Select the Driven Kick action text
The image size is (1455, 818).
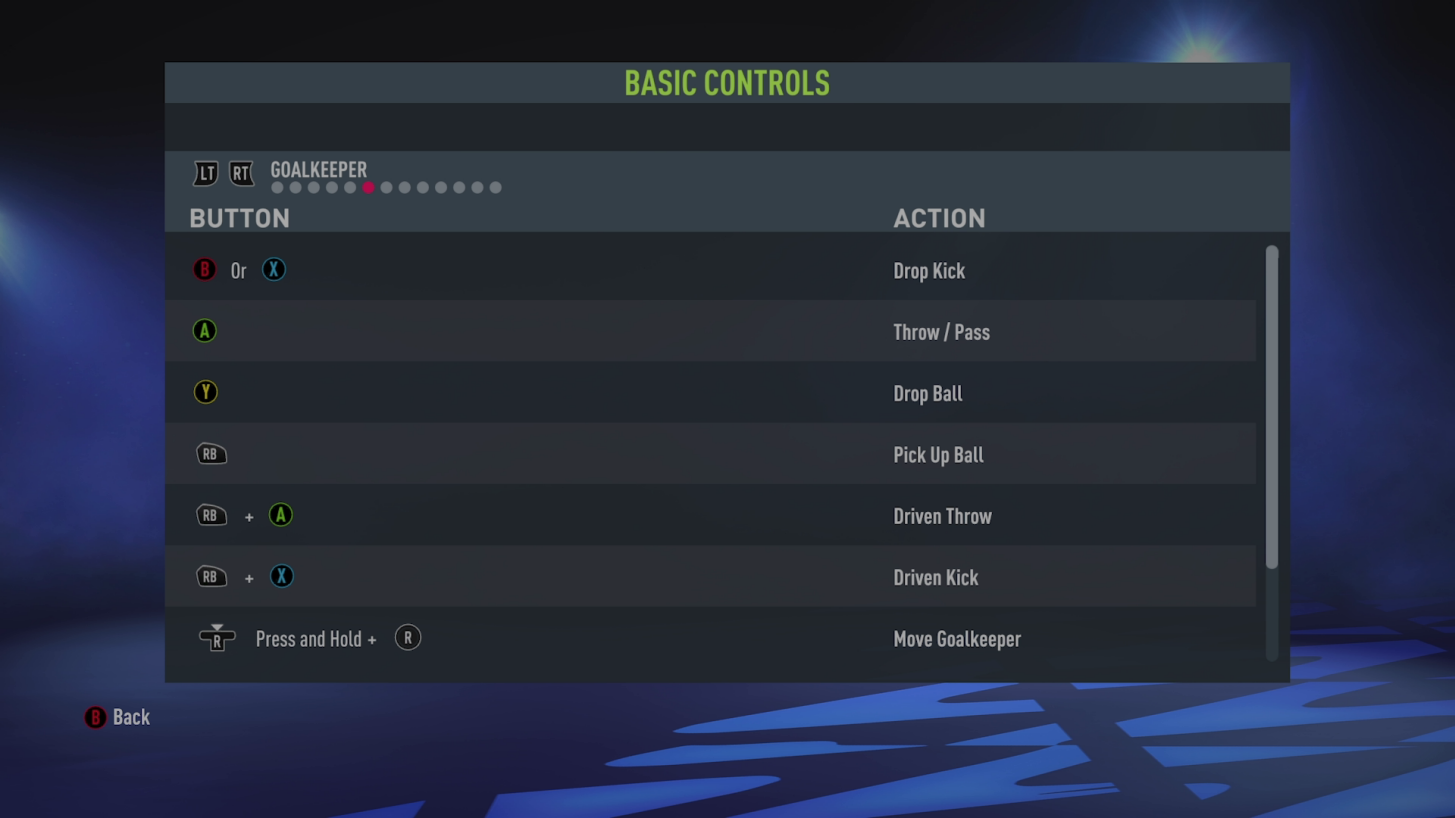tap(935, 577)
